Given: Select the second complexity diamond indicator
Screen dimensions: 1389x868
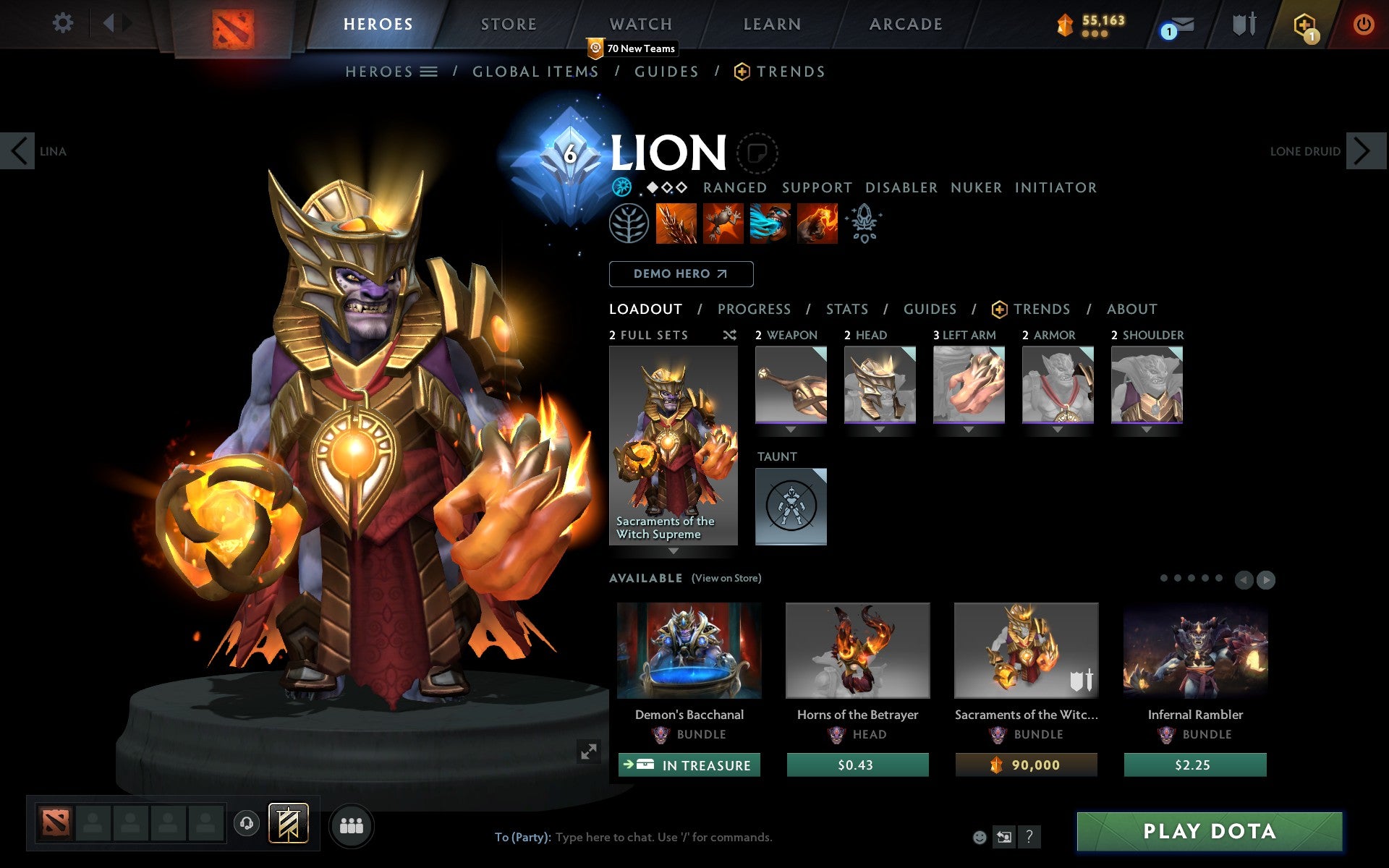Looking at the screenshot, I should (x=667, y=187).
